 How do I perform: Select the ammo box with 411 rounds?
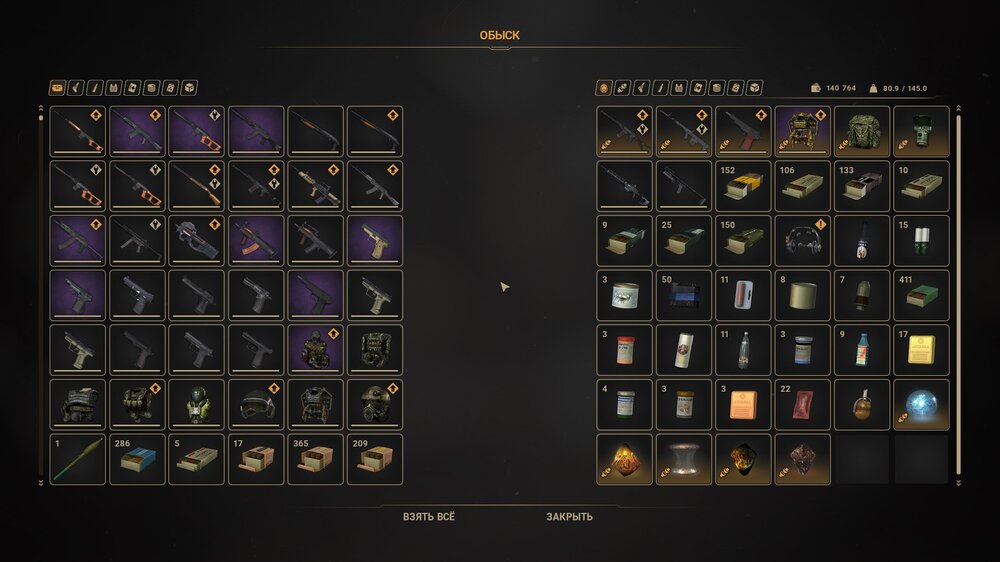[921, 295]
